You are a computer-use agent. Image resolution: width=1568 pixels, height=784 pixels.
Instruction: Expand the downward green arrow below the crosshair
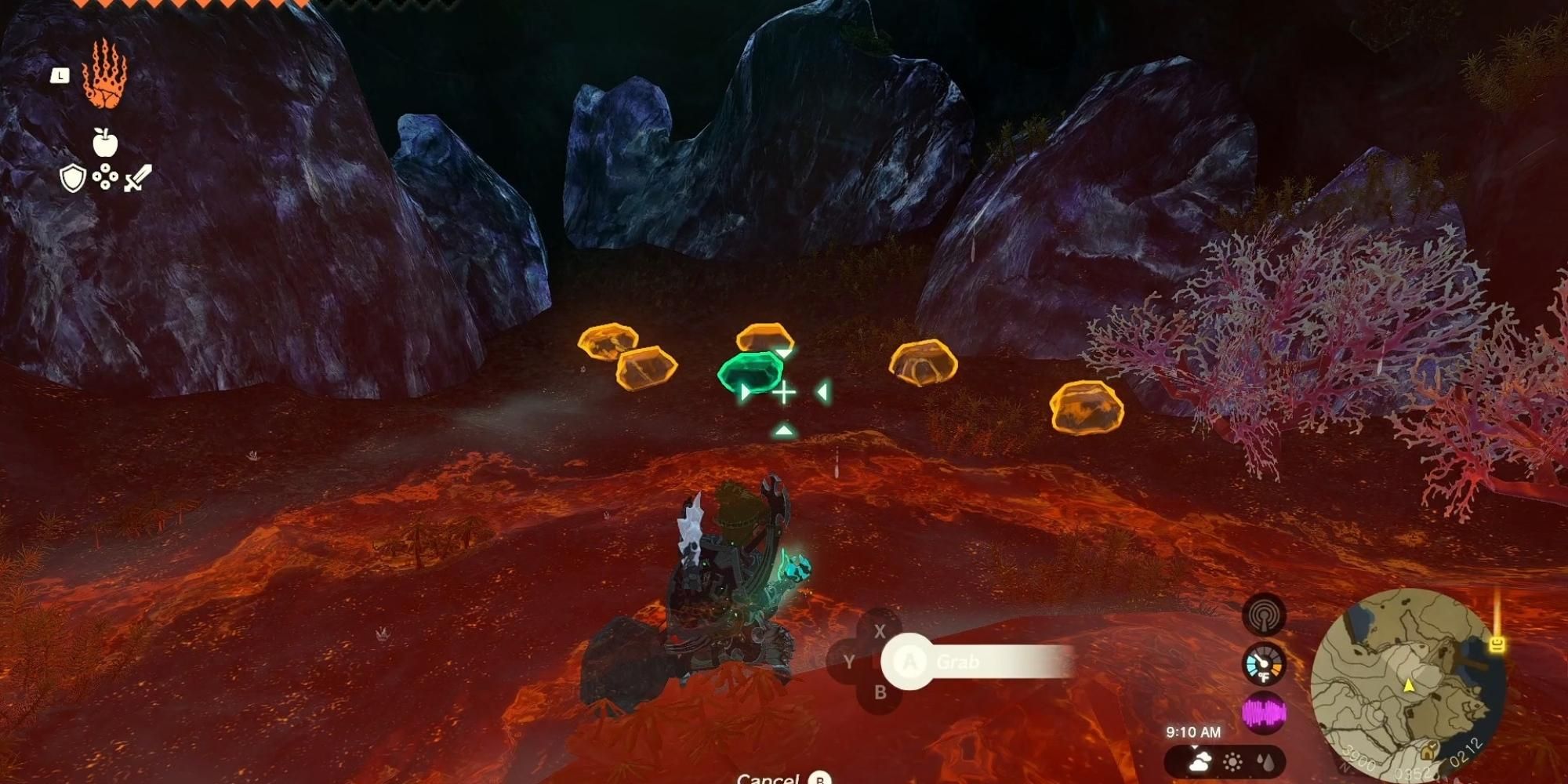click(784, 430)
